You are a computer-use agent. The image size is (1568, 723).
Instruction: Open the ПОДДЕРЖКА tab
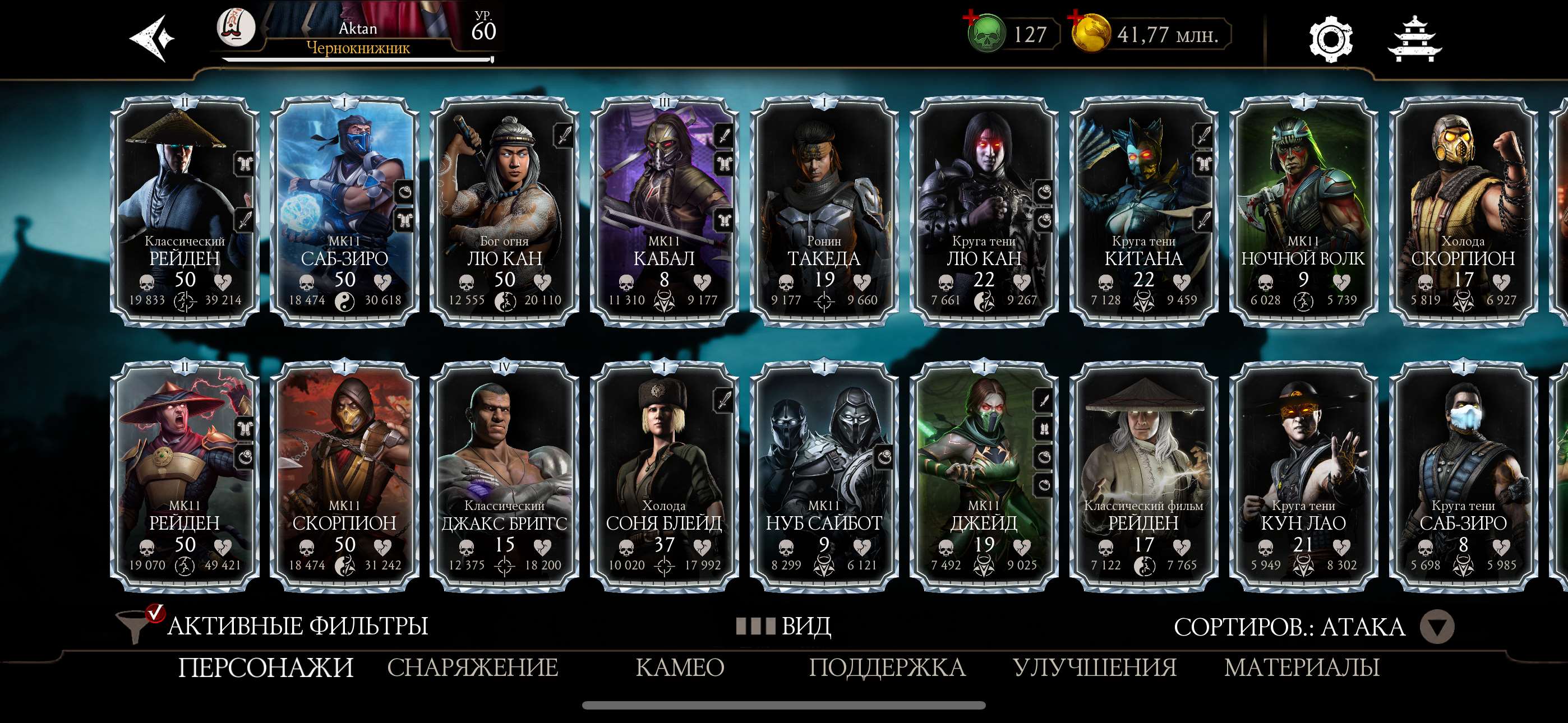pos(886,669)
